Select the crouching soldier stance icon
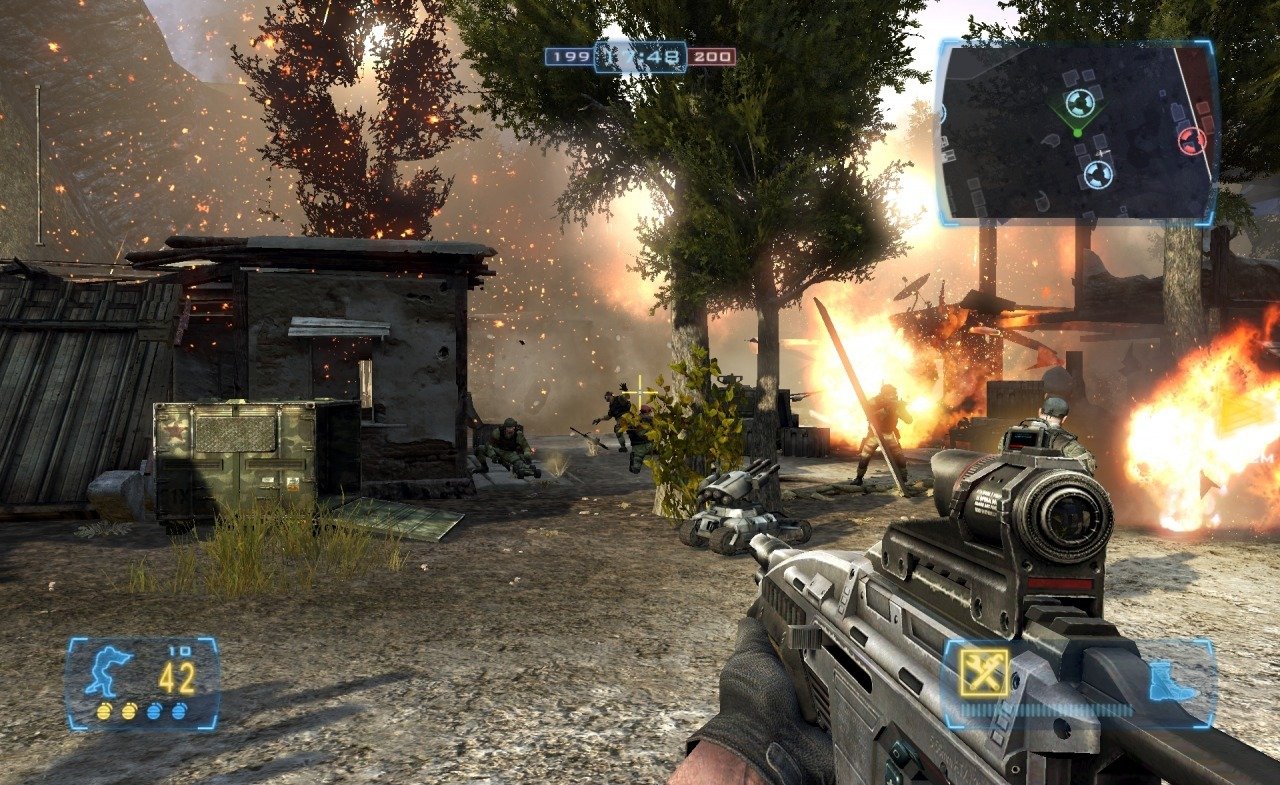 pyautogui.click(x=107, y=673)
